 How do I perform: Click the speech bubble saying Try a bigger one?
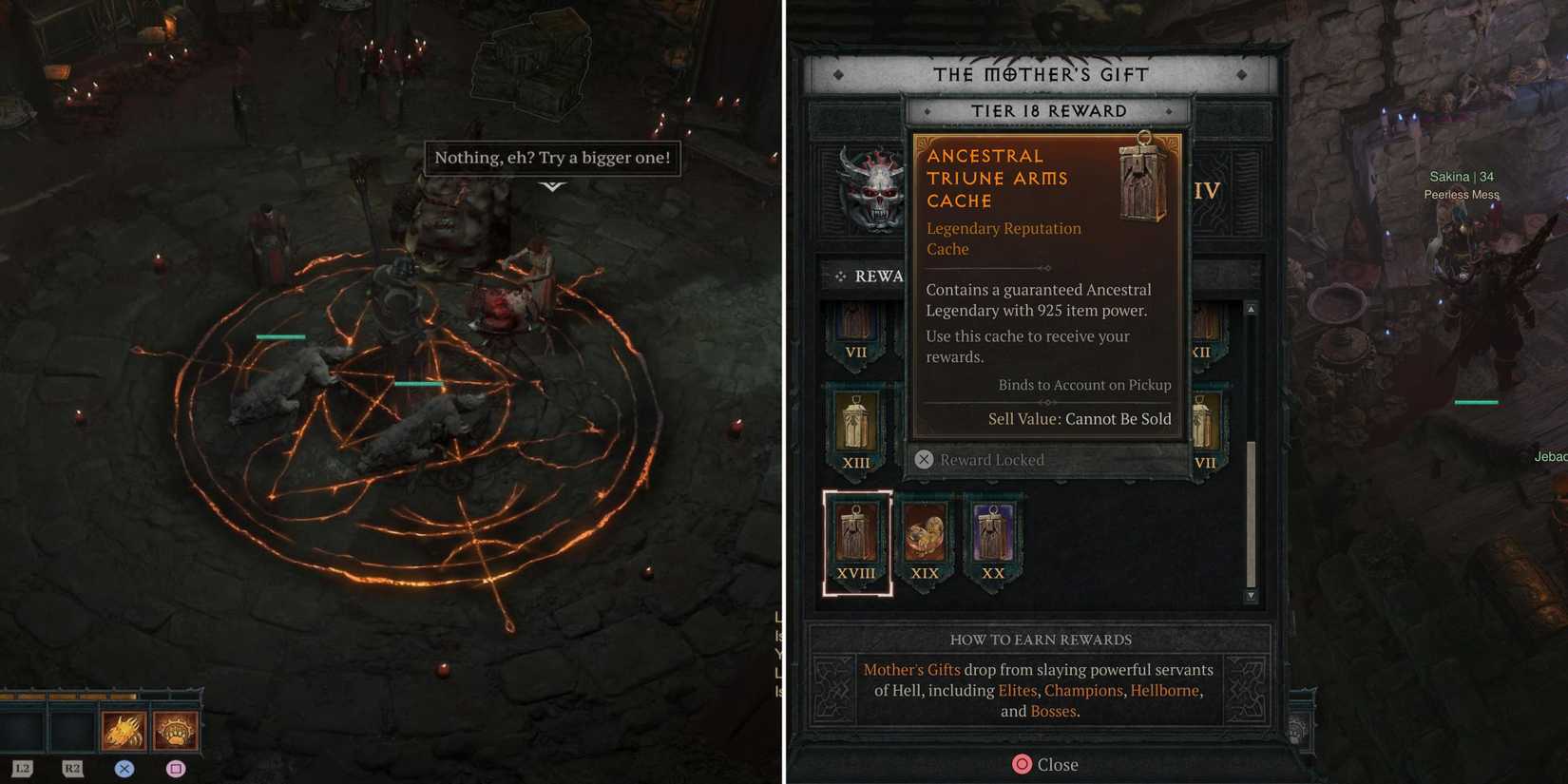553,157
